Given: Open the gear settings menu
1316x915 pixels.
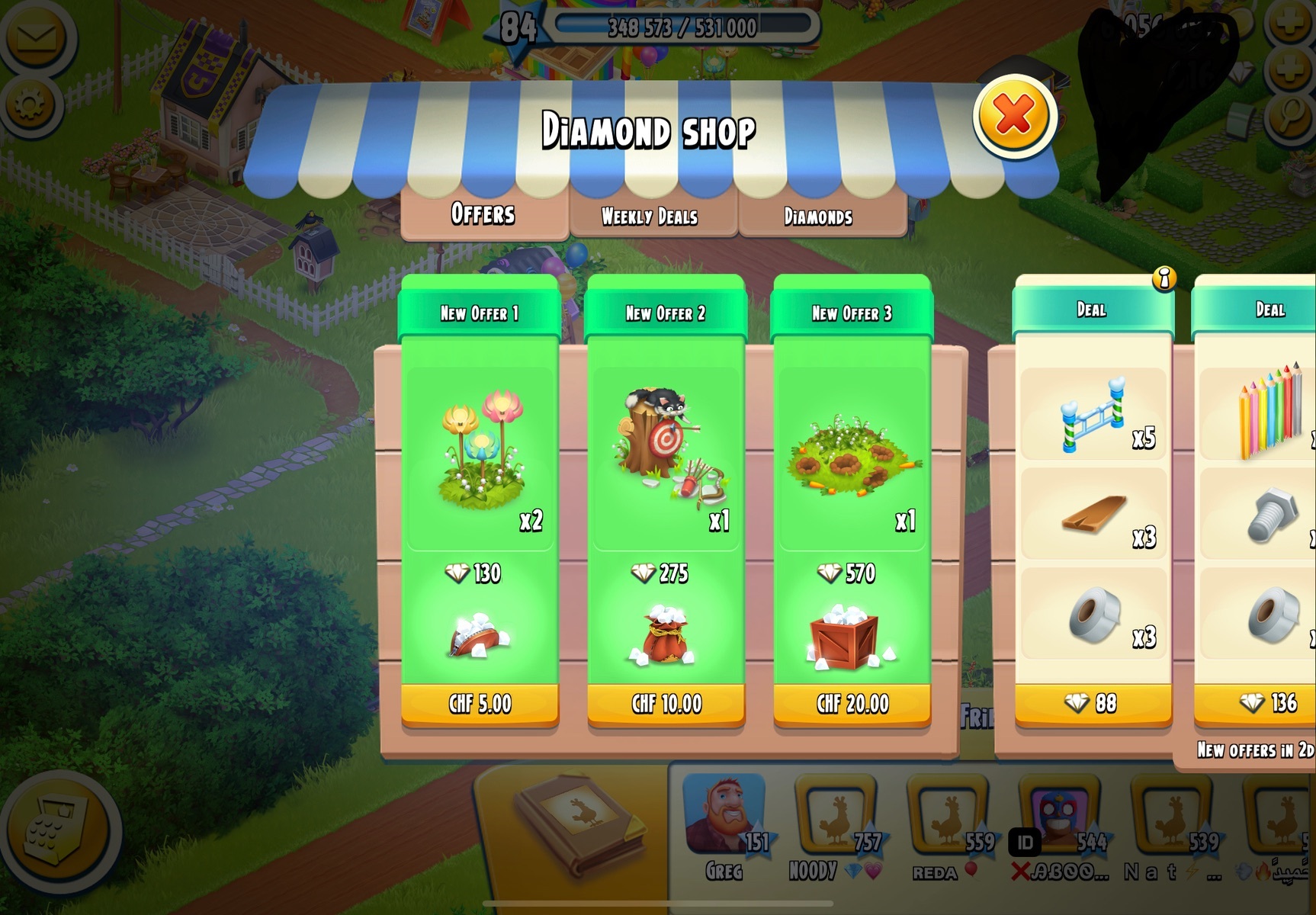Looking at the screenshot, I should (30, 106).
